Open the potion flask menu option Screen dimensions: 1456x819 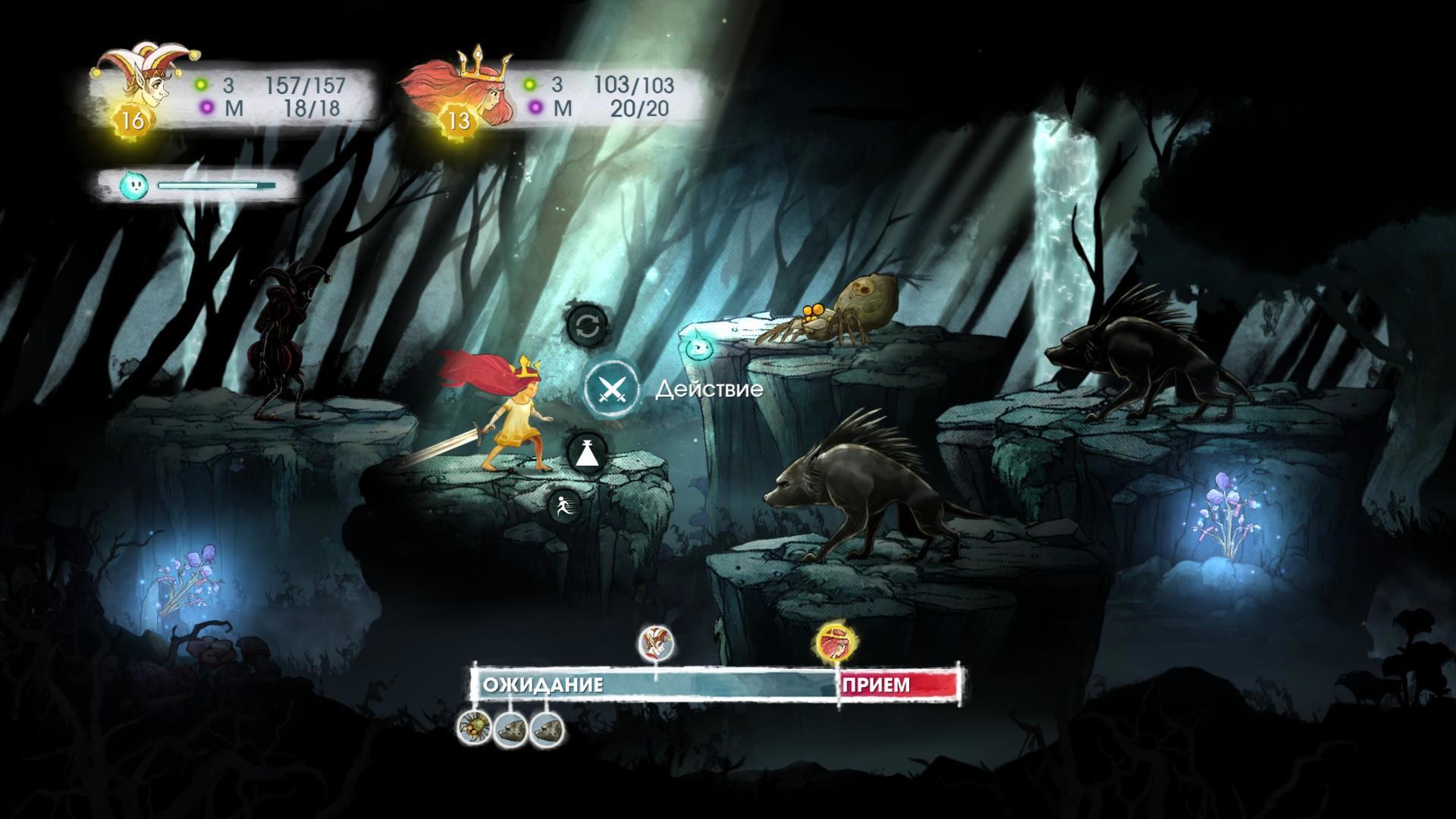[588, 454]
